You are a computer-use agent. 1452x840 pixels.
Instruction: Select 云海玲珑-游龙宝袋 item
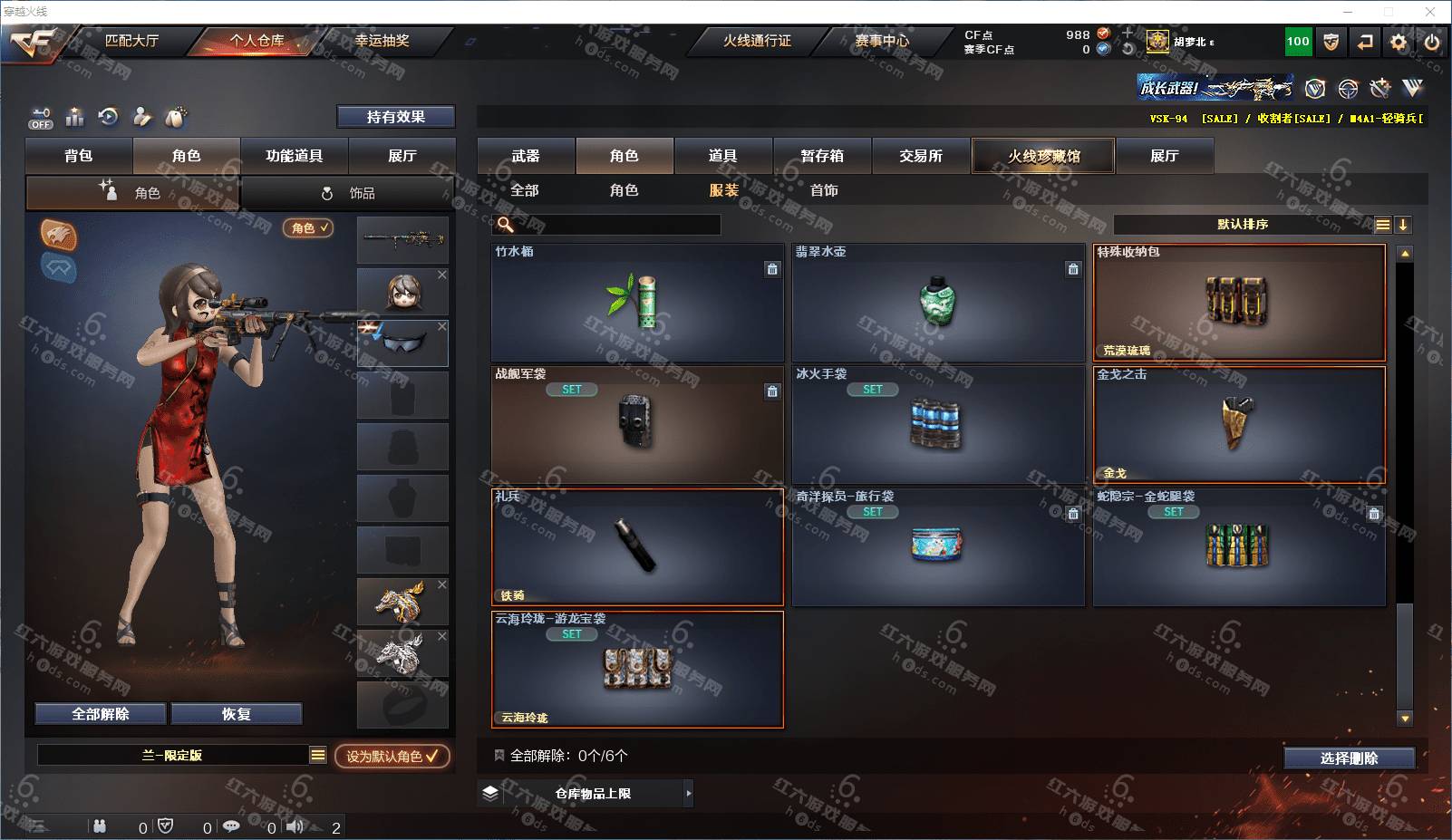click(637, 670)
